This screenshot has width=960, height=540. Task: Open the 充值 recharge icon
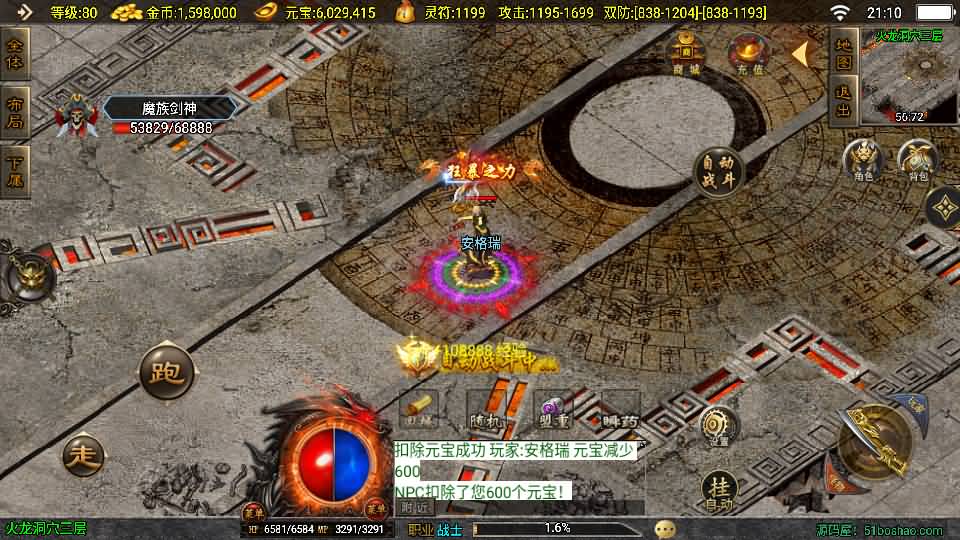click(x=745, y=53)
